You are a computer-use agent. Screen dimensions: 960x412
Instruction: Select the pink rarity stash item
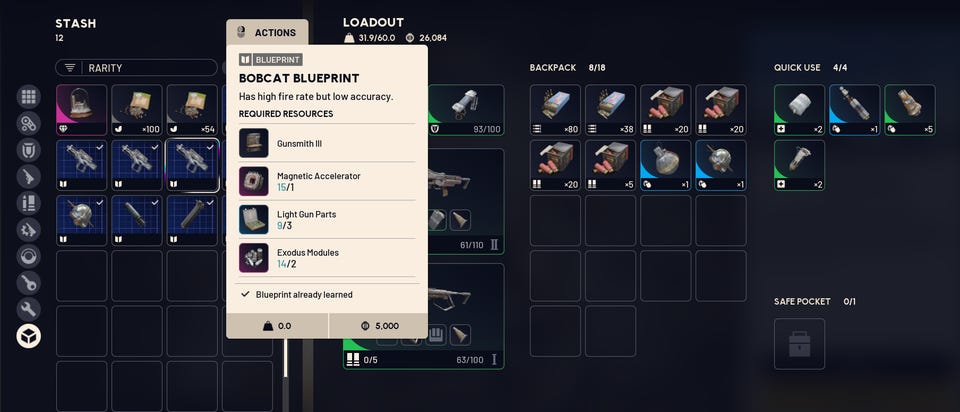point(82,110)
